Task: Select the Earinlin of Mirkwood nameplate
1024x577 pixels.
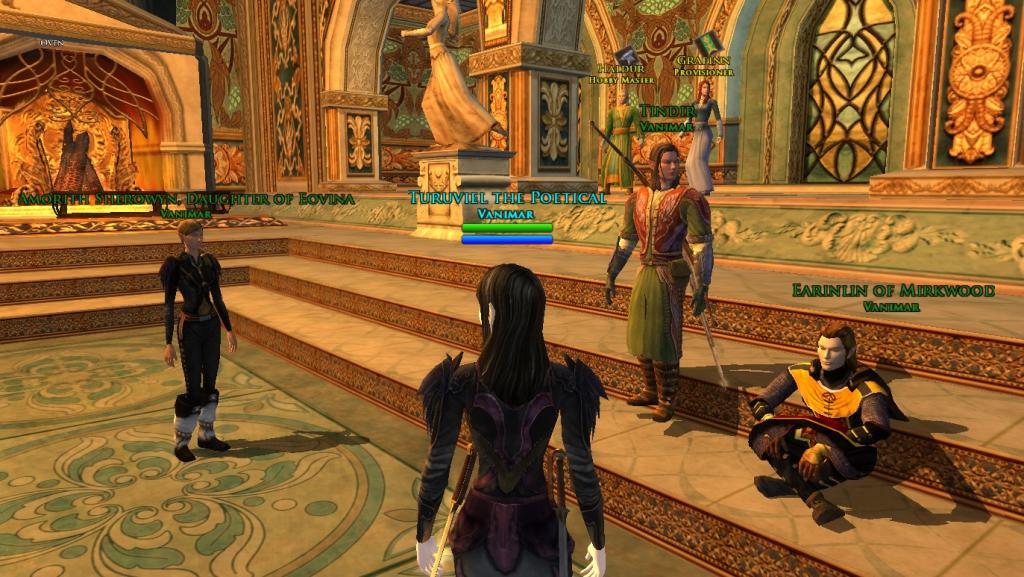Action: pyautogui.click(x=893, y=291)
